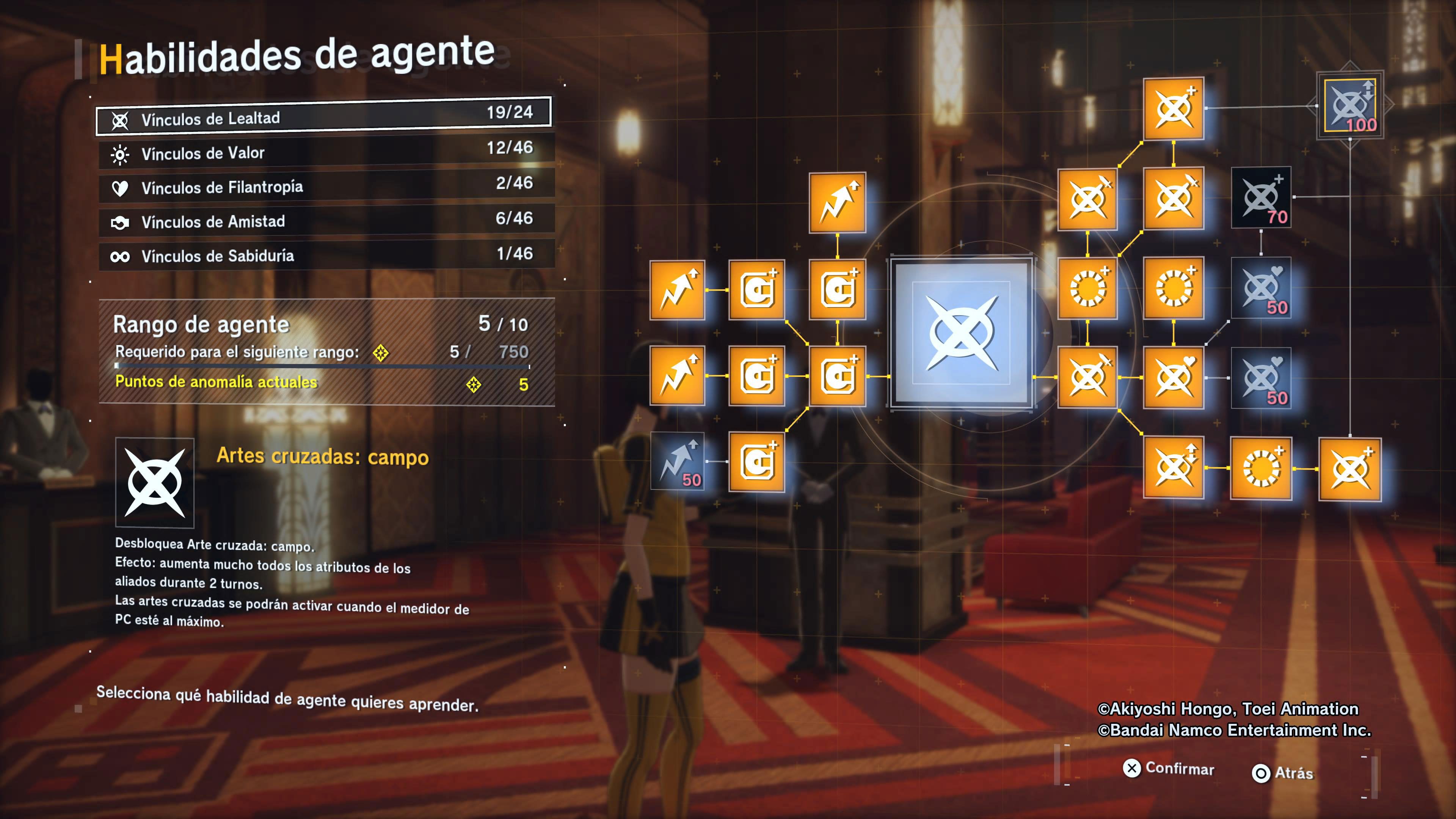The height and width of the screenshot is (819, 1456).
Task: Select the Vínculos de Lealtad category
Action: tap(323, 117)
